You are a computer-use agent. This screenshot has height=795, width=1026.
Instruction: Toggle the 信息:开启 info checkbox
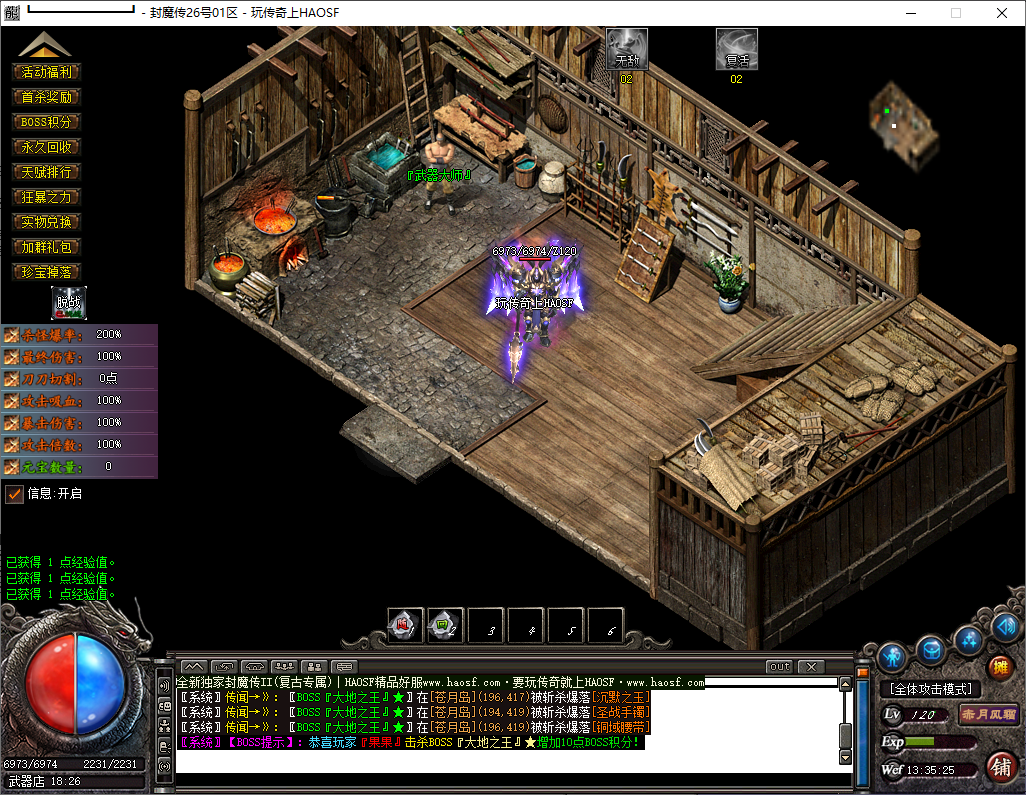[14, 493]
